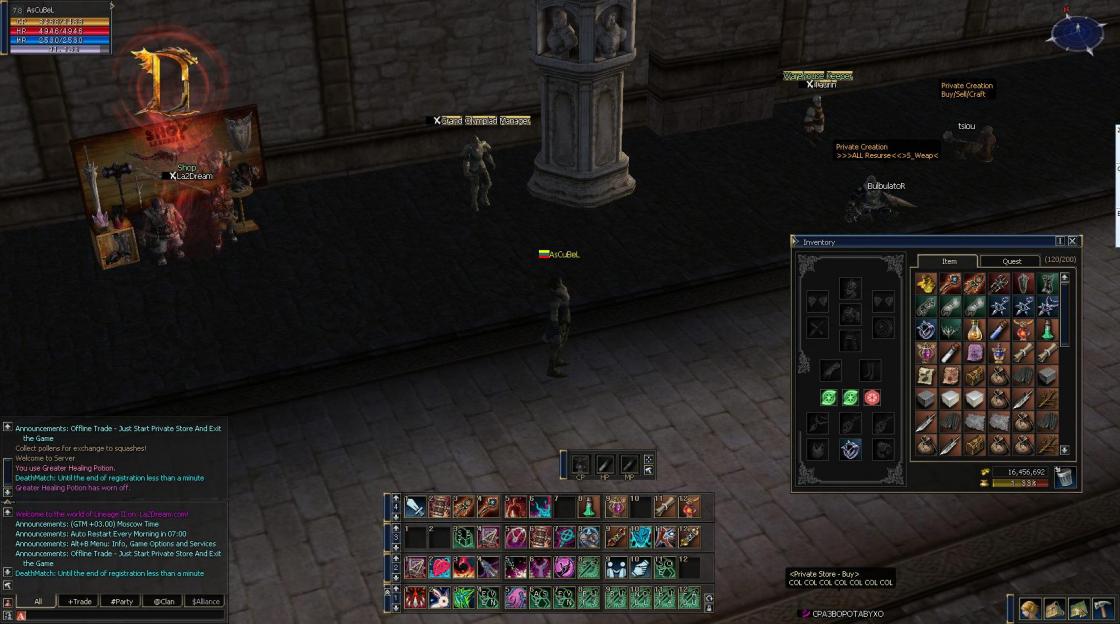Pick the grey stone cube inventory item

1046,375
